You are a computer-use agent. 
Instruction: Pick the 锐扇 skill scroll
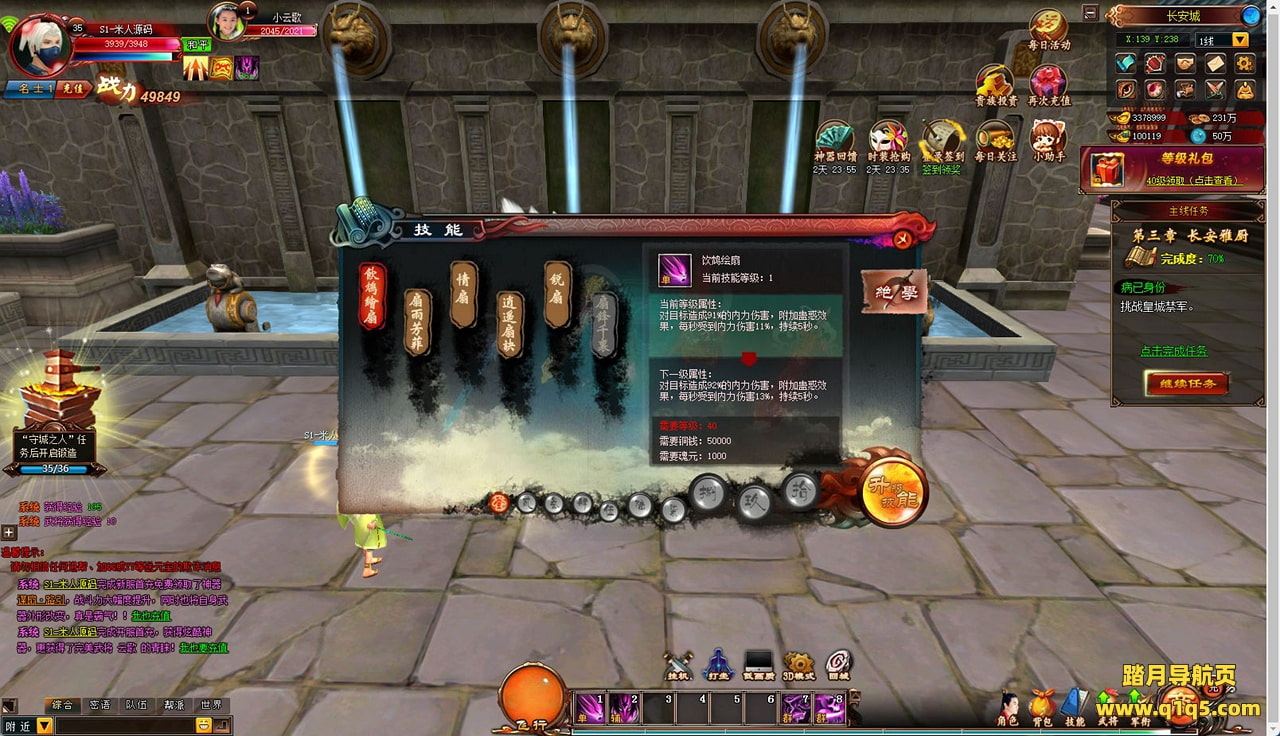coord(557,294)
